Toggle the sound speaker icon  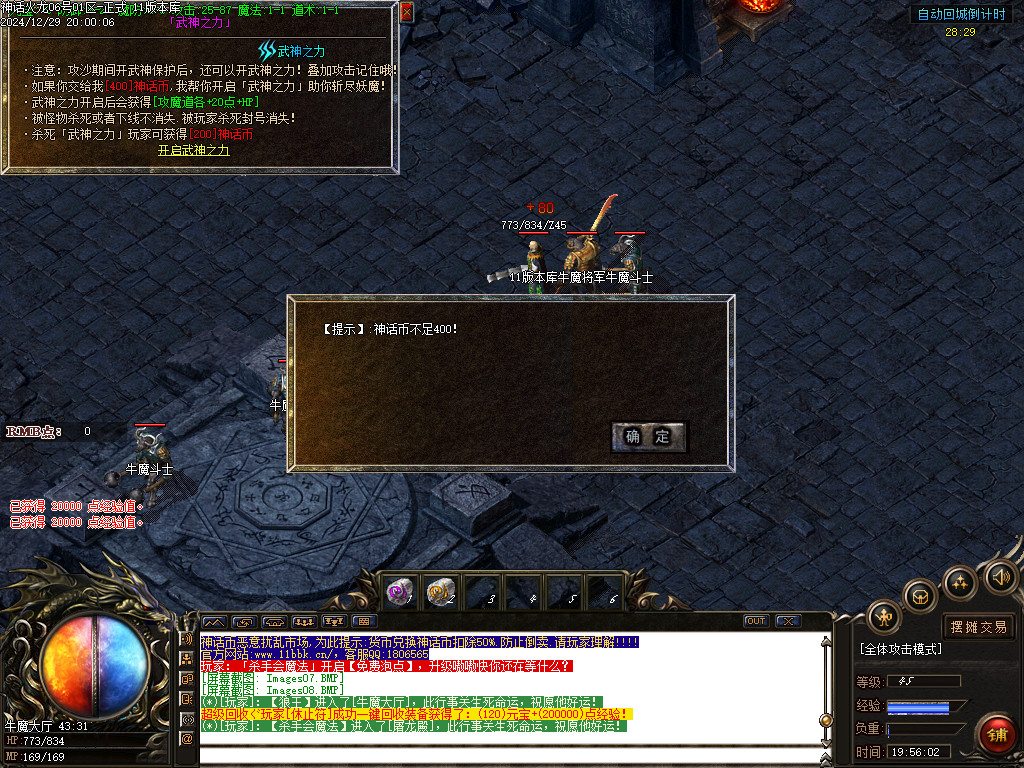tap(999, 576)
